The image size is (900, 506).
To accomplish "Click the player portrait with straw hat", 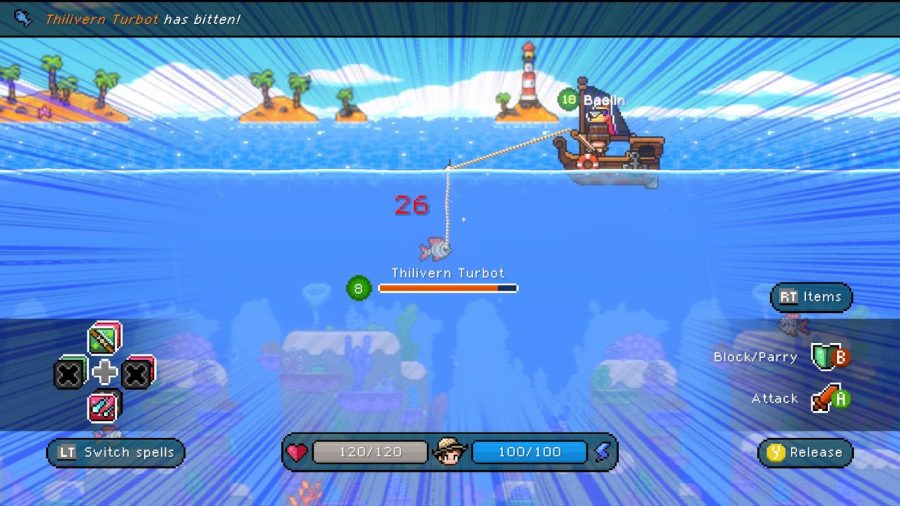I will click(x=451, y=452).
